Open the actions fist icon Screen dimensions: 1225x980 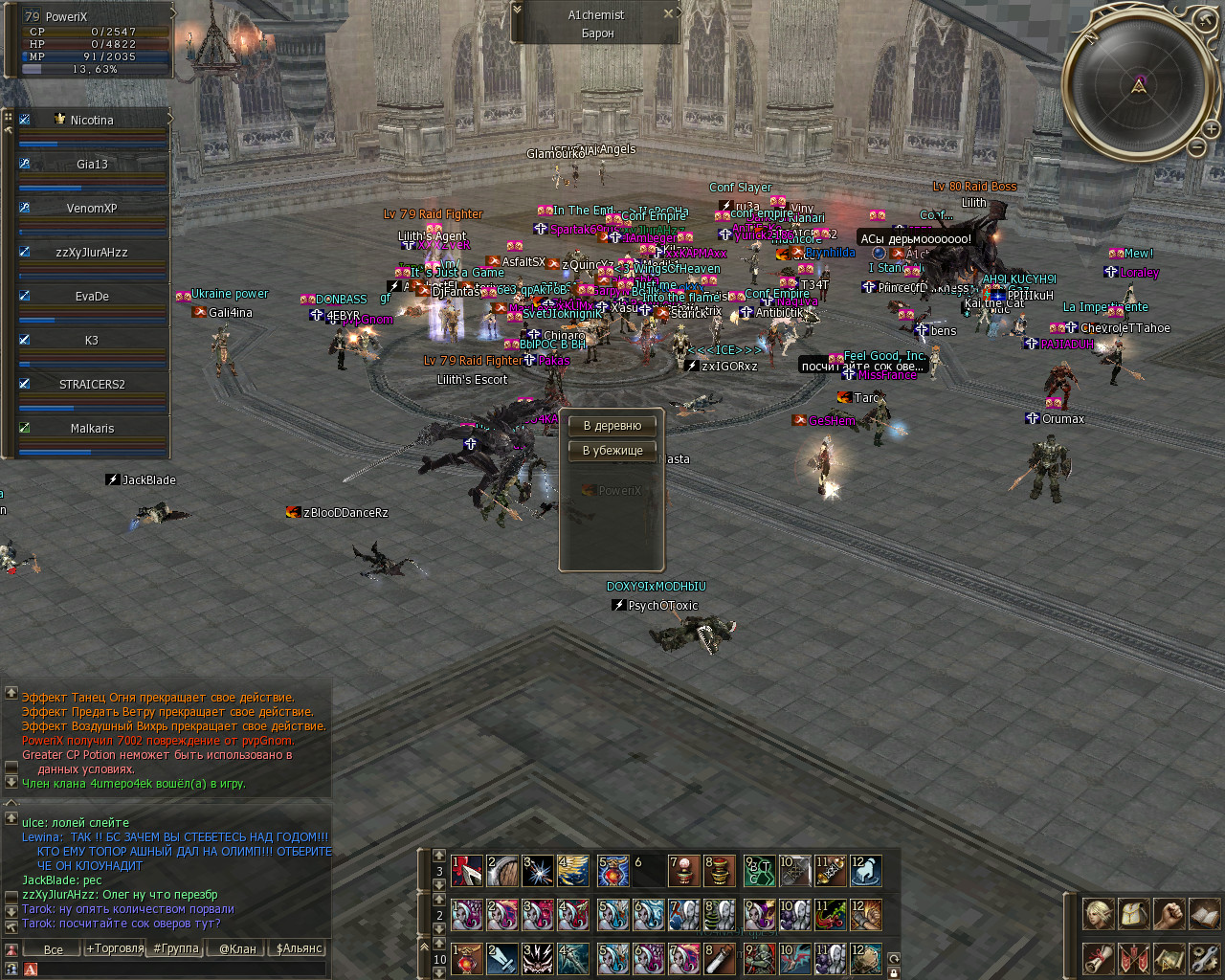1169,914
